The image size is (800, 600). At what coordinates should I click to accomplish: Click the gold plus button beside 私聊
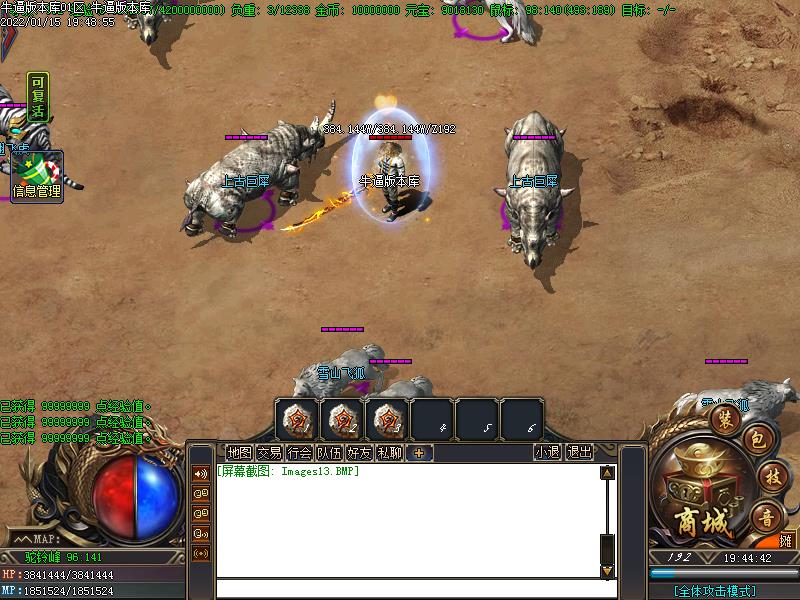tap(419, 453)
